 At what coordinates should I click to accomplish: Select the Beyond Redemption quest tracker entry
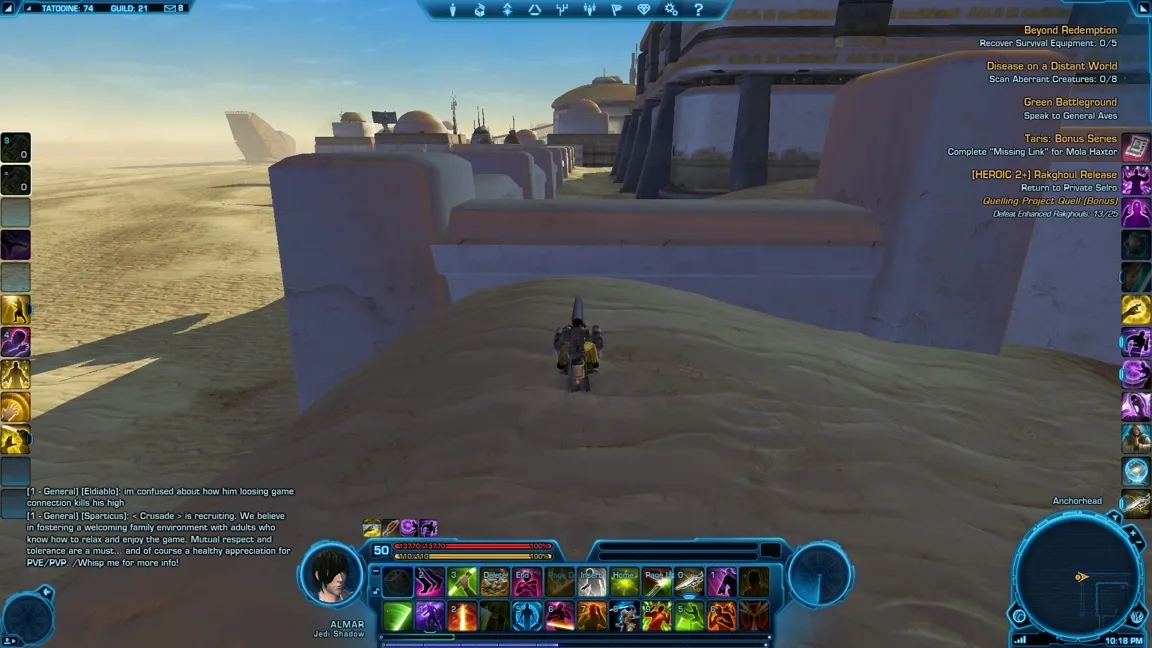point(1070,30)
